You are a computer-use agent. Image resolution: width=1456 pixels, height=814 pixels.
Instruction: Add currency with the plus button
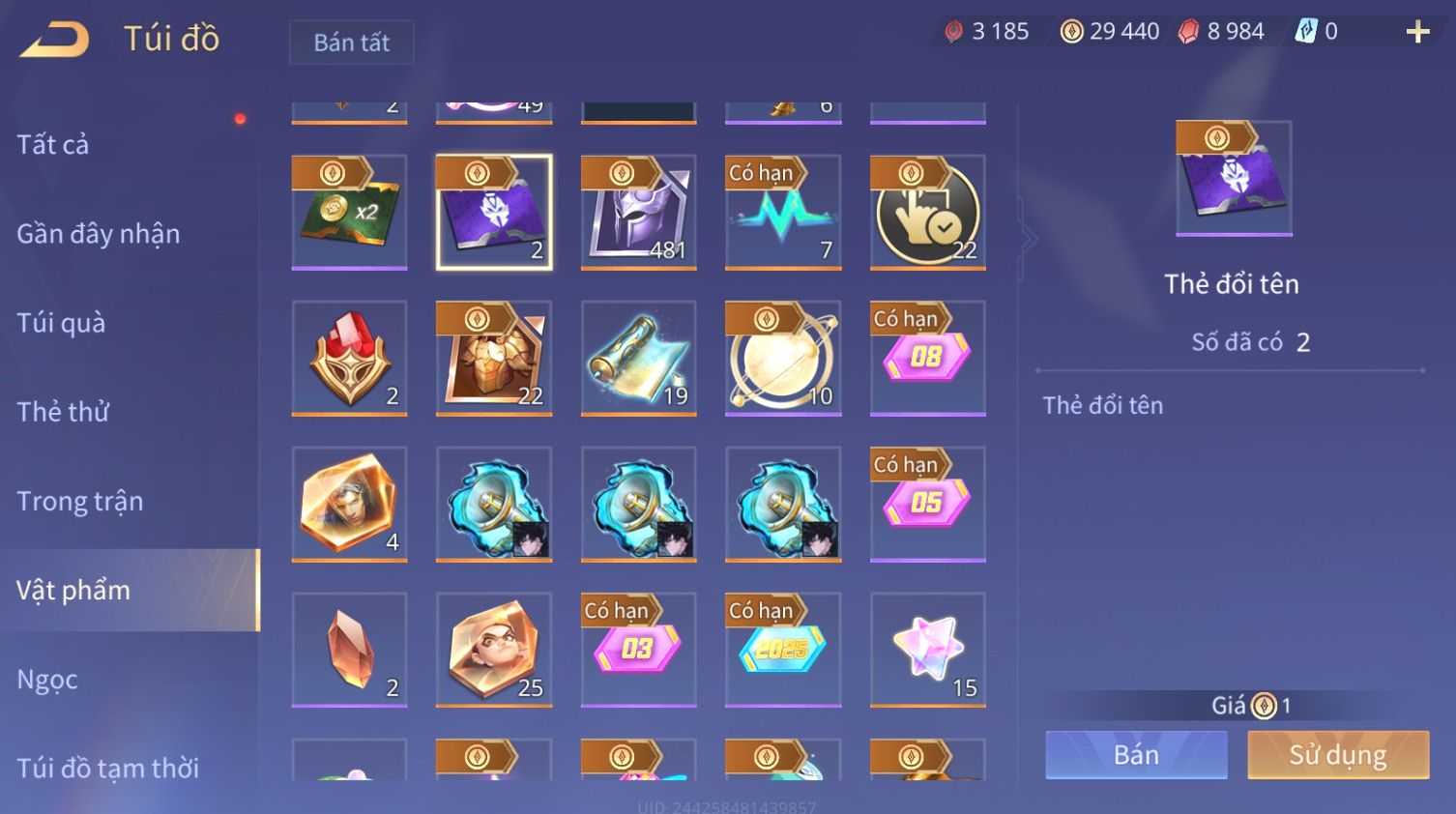point(1417,32)
